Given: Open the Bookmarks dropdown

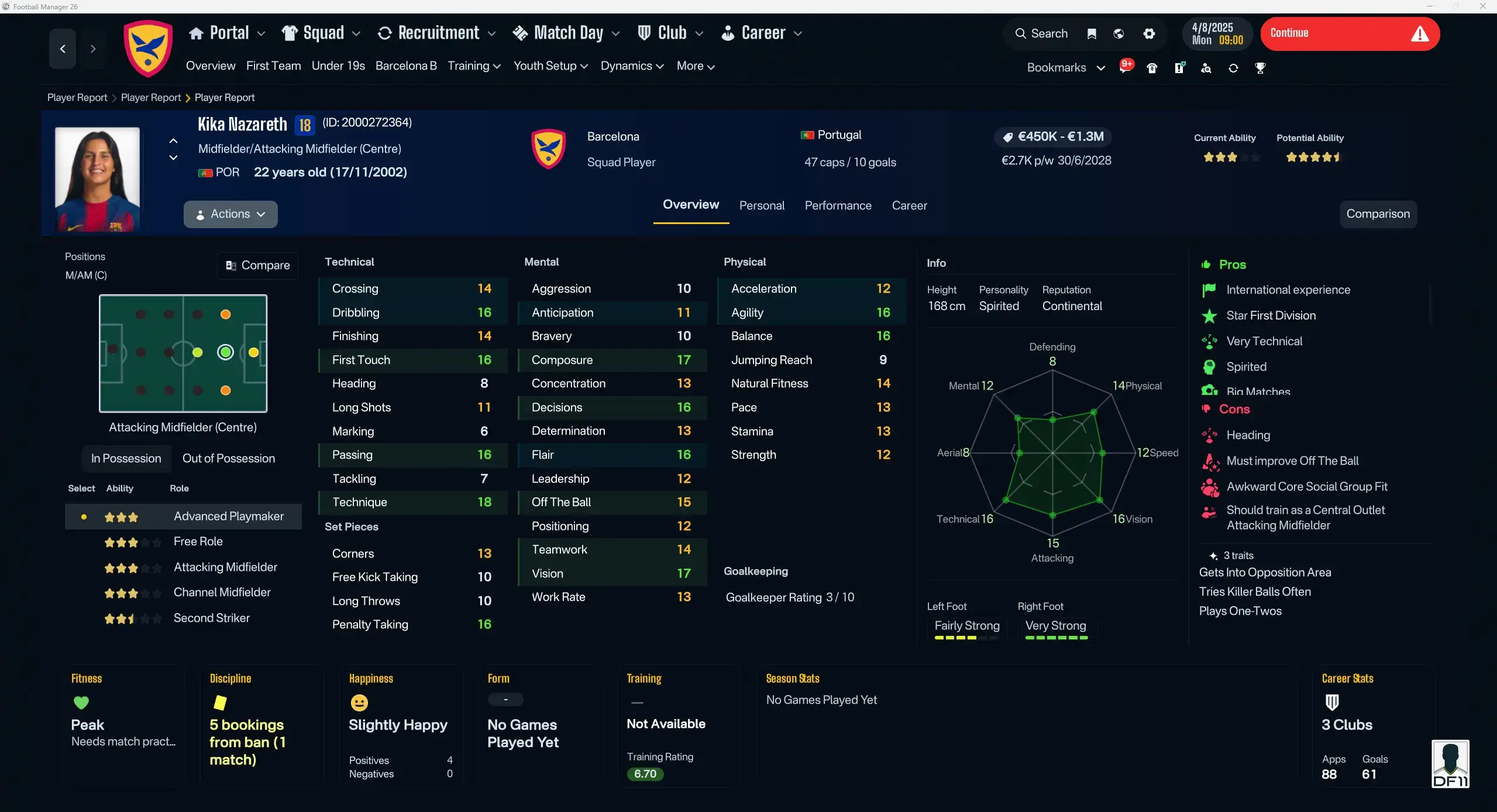Looking at the screenshot, I should coord(1064,67).
